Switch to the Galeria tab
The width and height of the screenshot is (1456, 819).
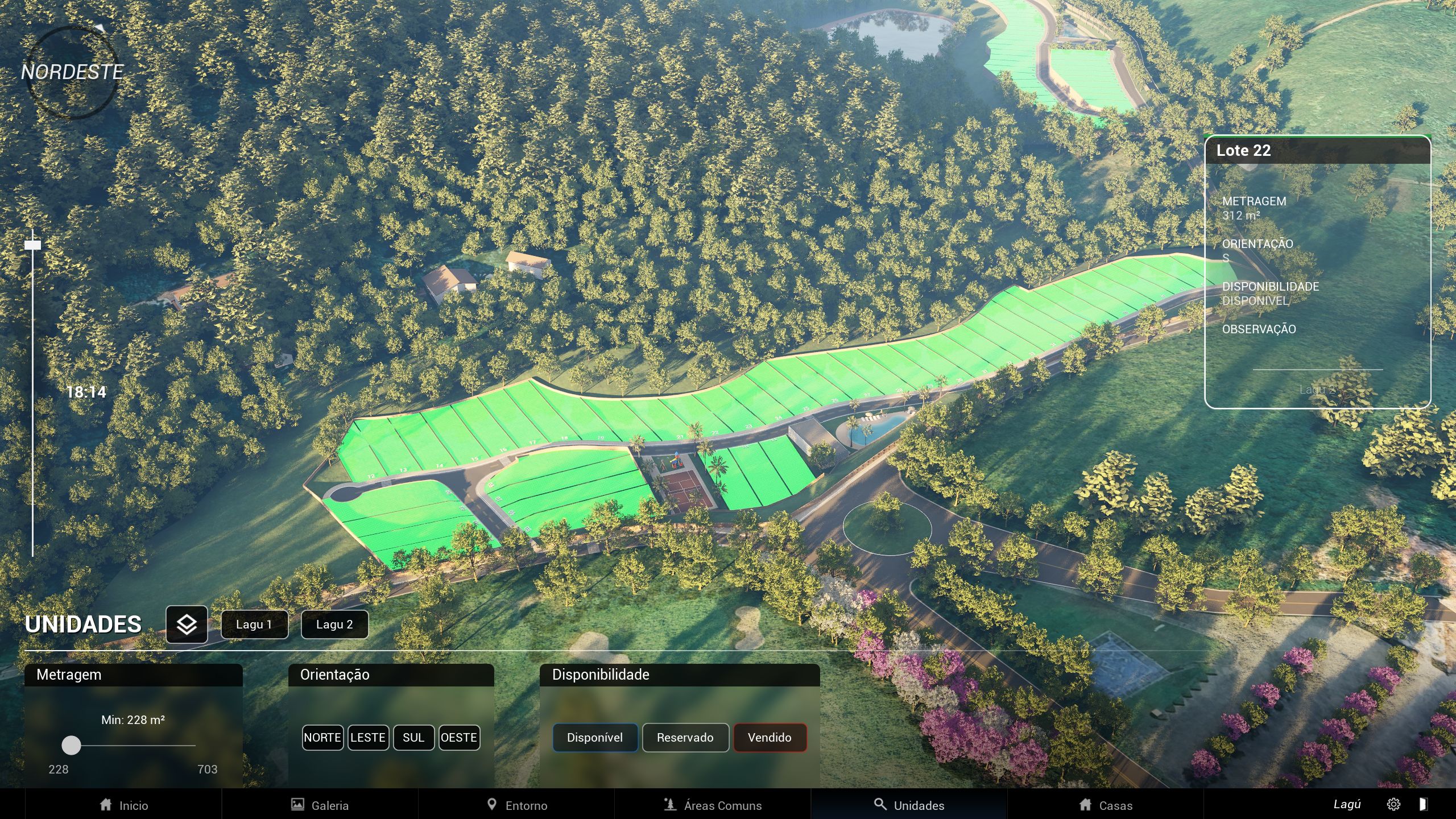click(x=320, y=805)
